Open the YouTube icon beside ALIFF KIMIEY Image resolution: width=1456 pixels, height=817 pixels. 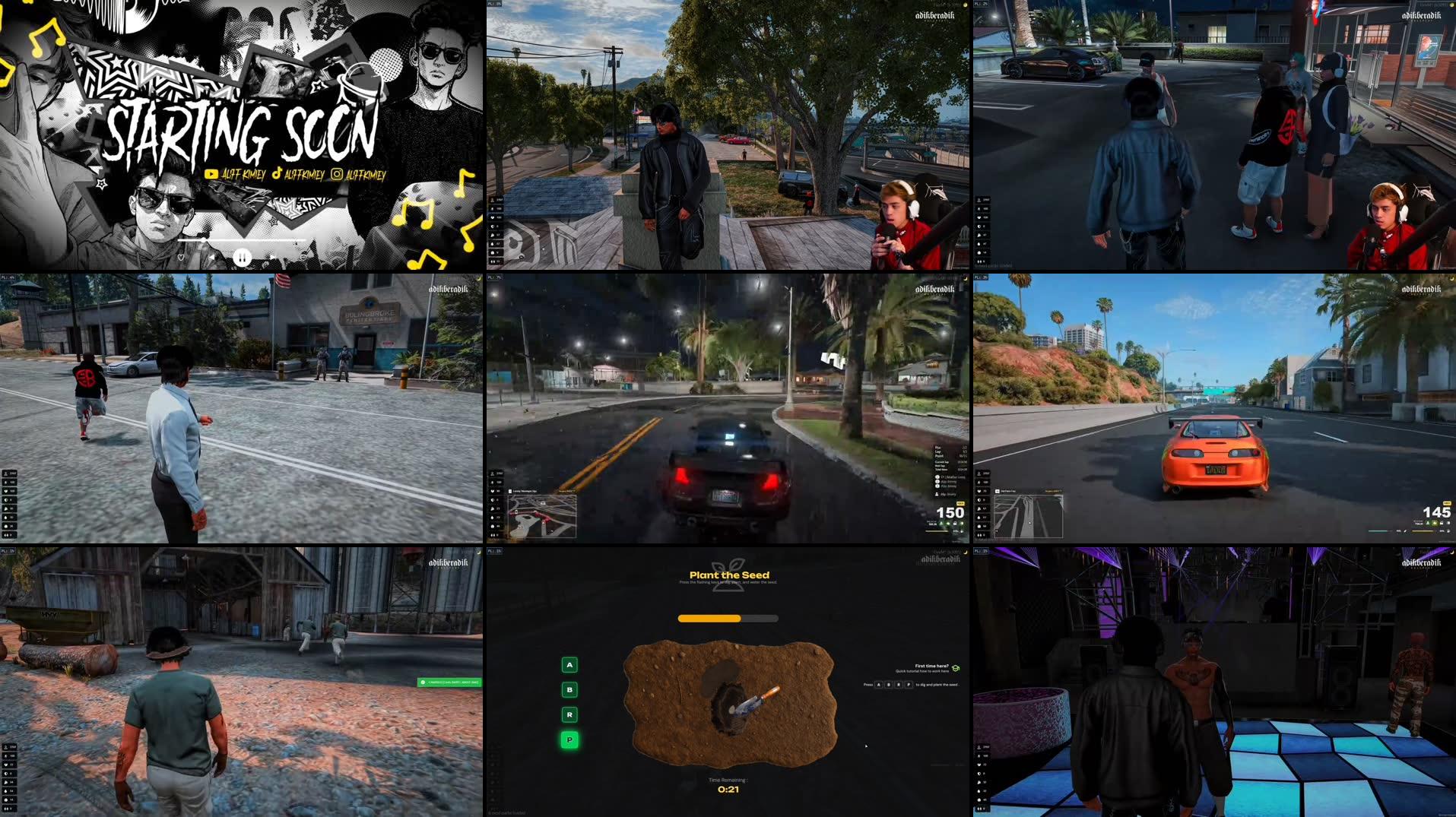tap(211, 174)
